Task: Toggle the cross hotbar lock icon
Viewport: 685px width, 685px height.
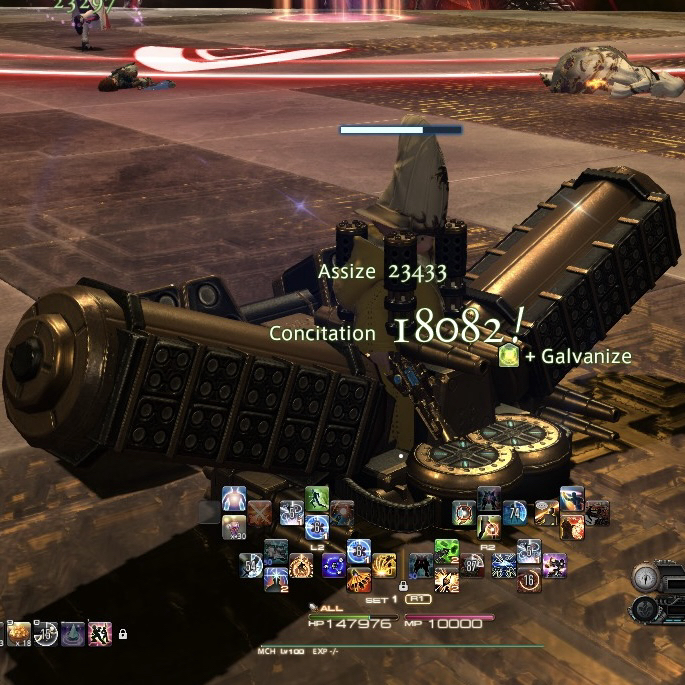Action: 402,585
